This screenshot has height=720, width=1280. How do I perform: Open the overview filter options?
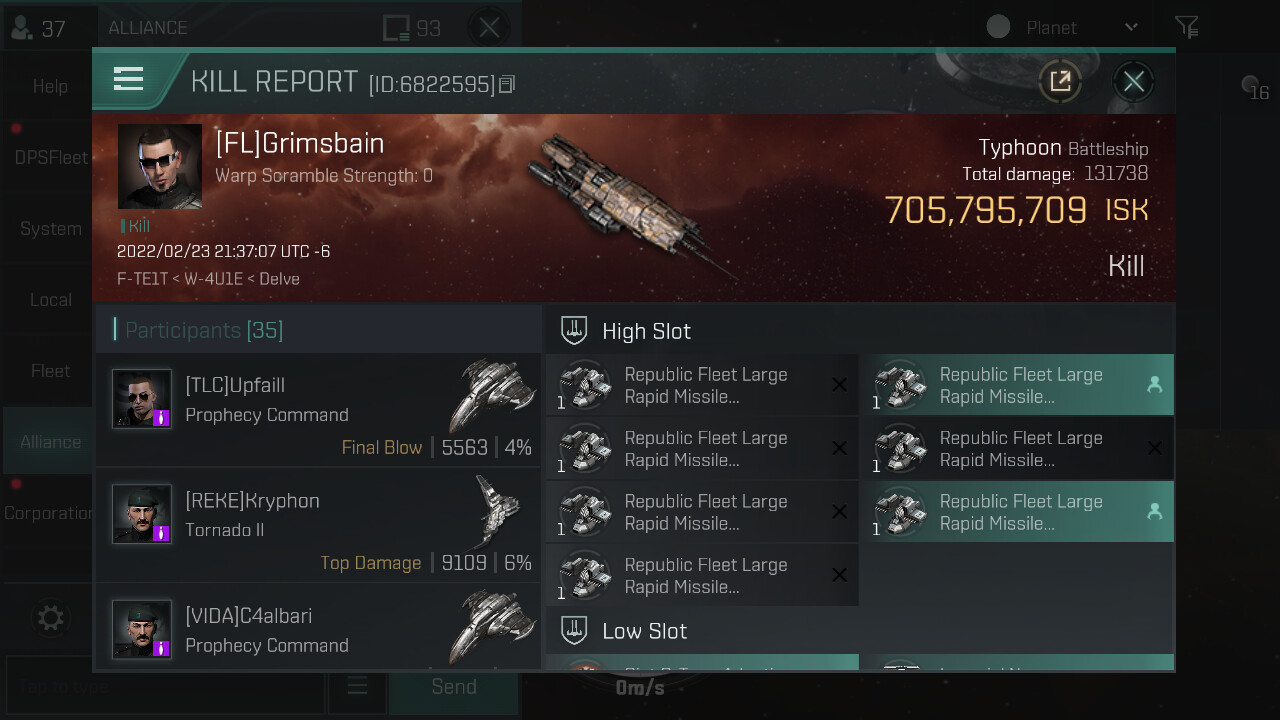point(1186,28)
